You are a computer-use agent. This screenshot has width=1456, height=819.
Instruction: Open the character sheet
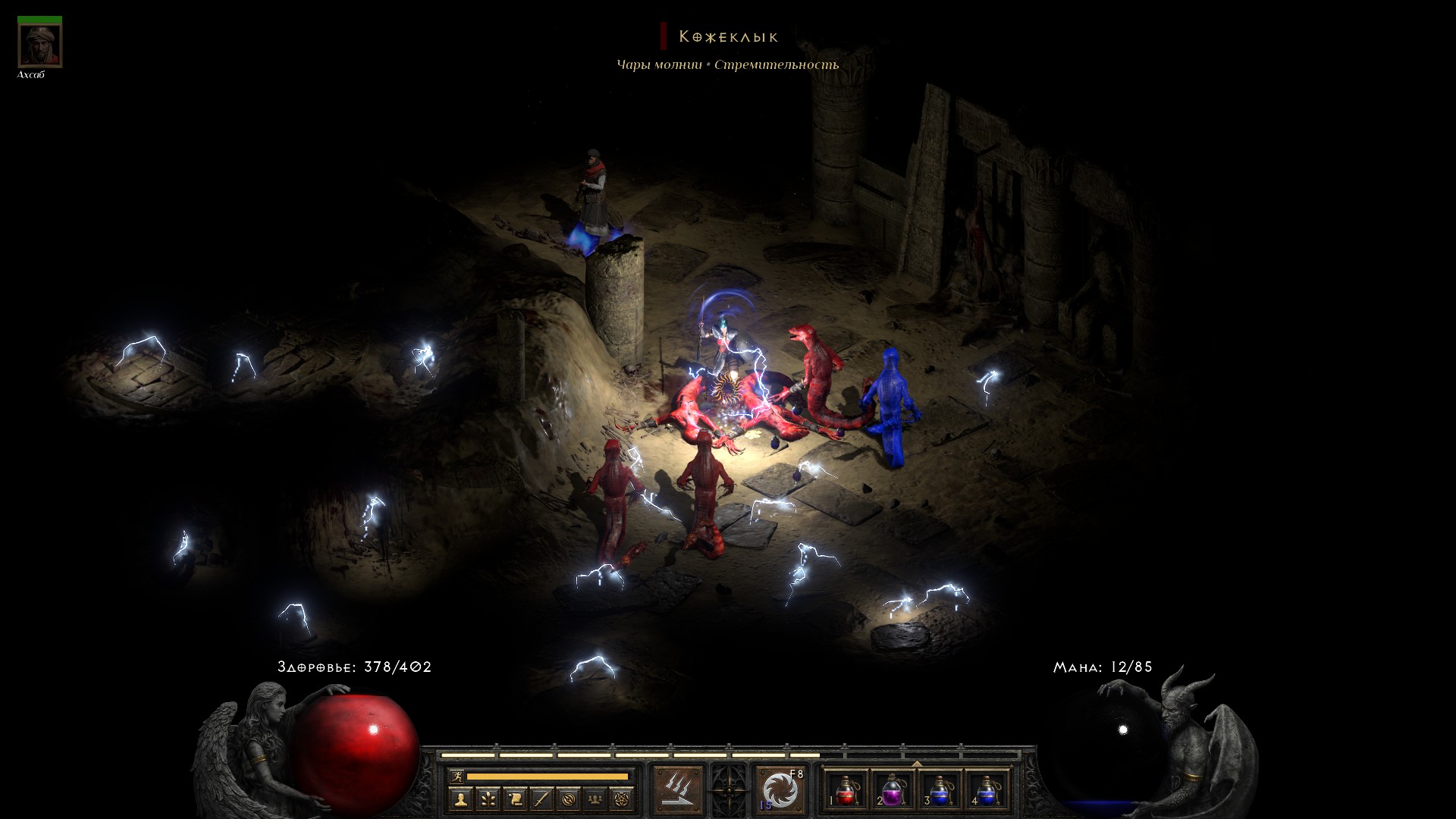(461, 799)
